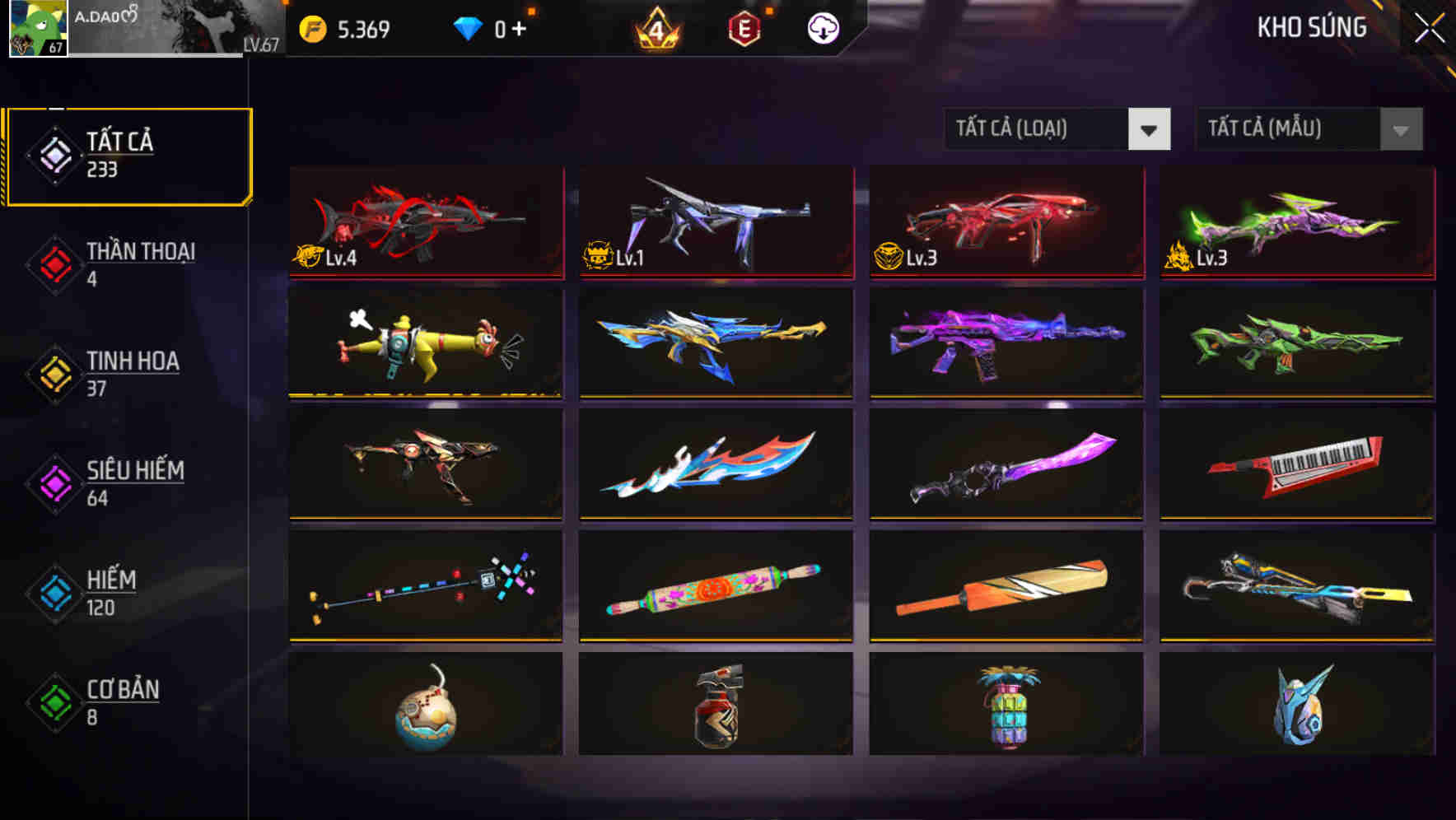Select the Lv.1 blue weapon skin

point(716,222)
